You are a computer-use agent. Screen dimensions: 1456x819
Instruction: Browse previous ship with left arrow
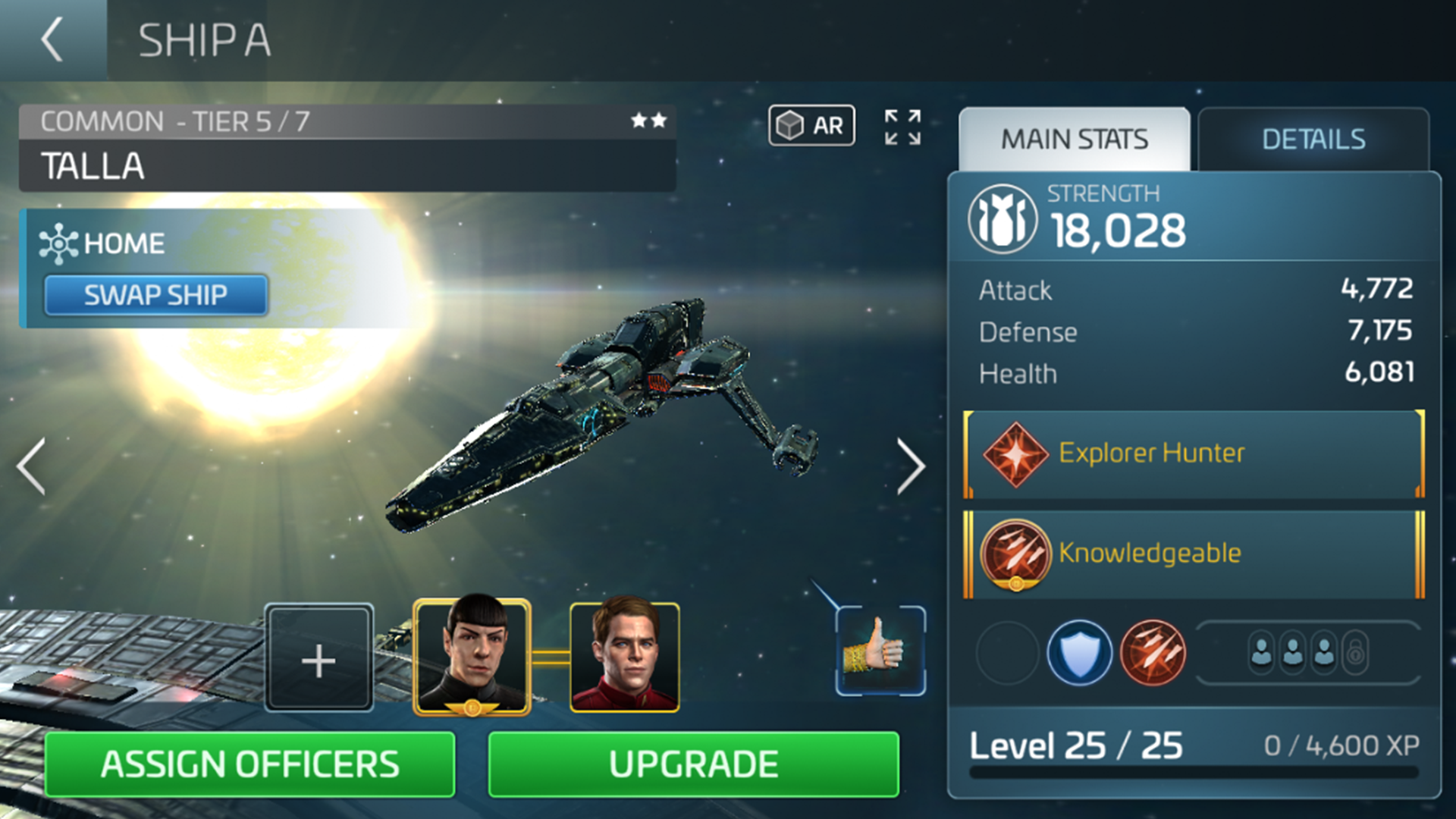(30, 466)
